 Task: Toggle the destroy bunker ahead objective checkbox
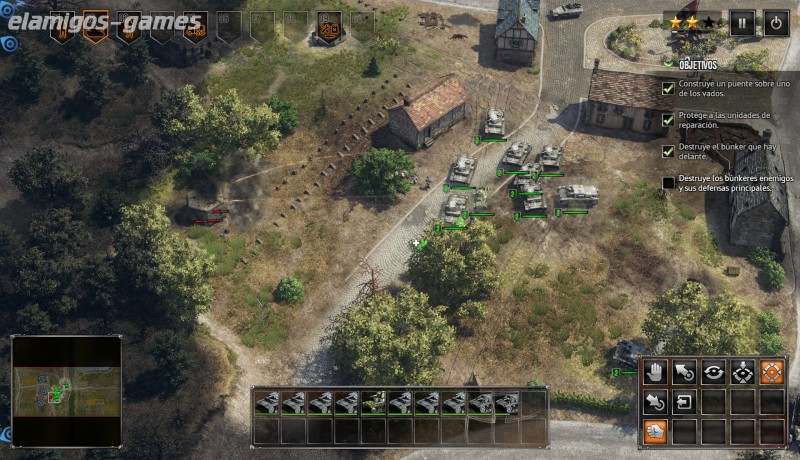[669, 152]
